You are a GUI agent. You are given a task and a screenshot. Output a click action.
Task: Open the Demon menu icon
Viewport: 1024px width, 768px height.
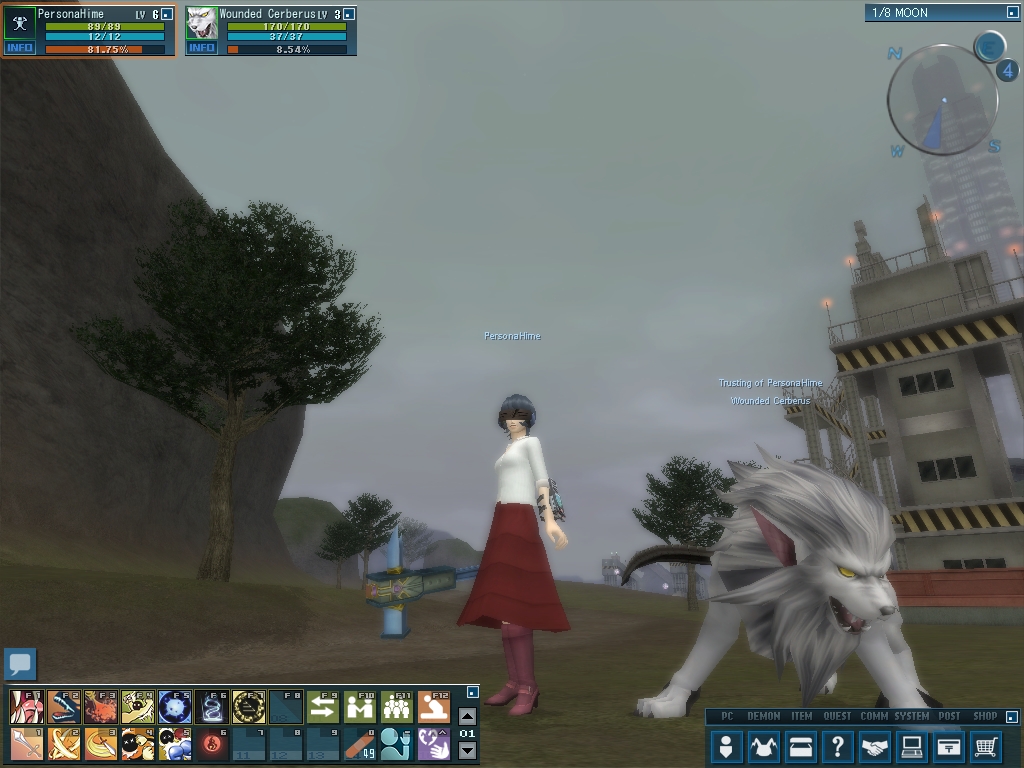pos(765,746)
